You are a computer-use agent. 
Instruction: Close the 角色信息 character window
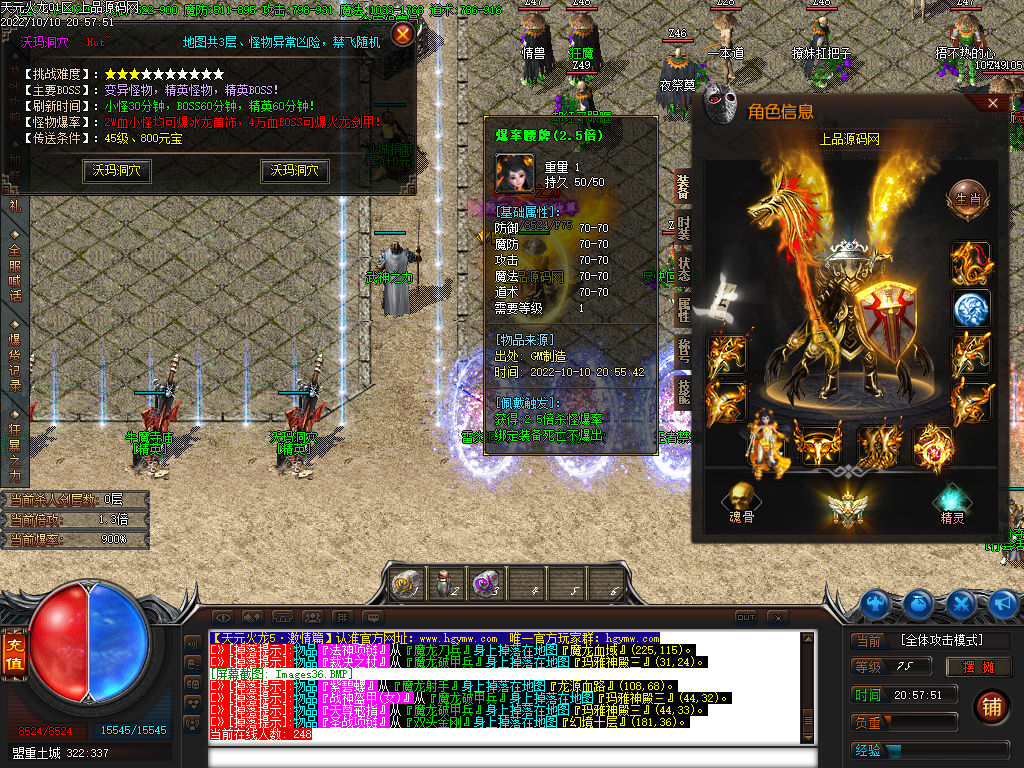pyautogui.click(x=993, y=103)
